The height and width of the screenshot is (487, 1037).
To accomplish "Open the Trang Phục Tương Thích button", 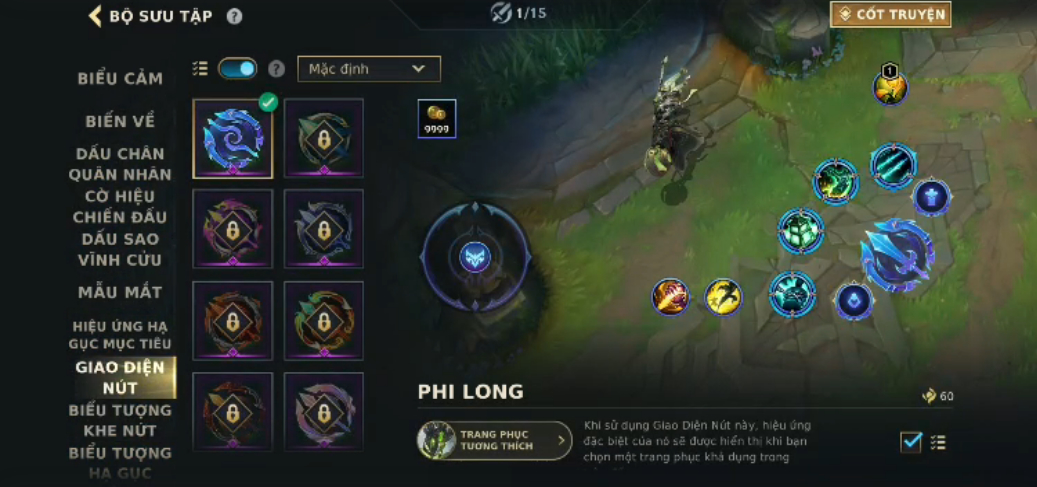I will point(495,440).
